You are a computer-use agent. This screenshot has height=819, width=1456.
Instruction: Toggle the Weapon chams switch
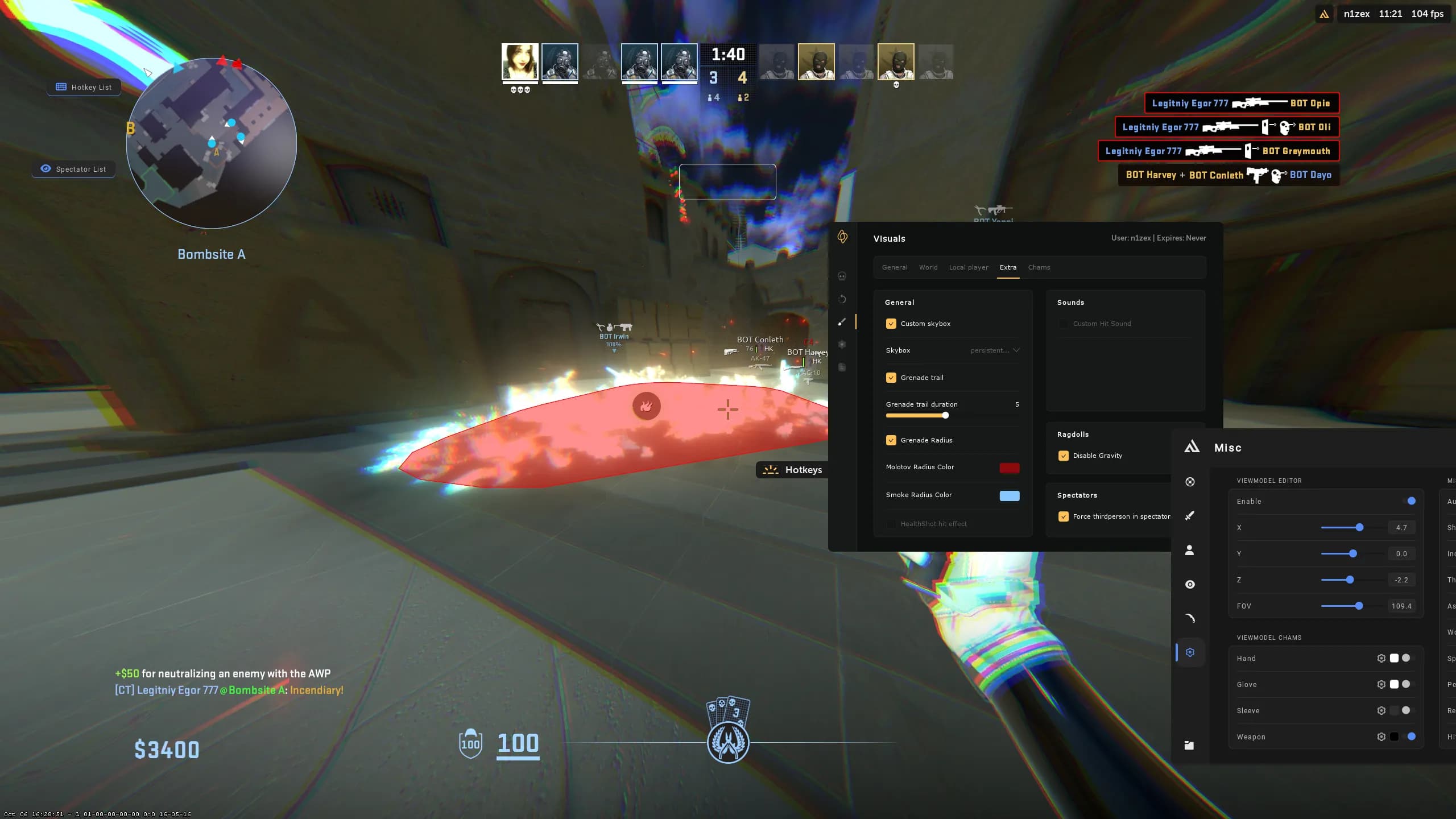(1411, 737)
